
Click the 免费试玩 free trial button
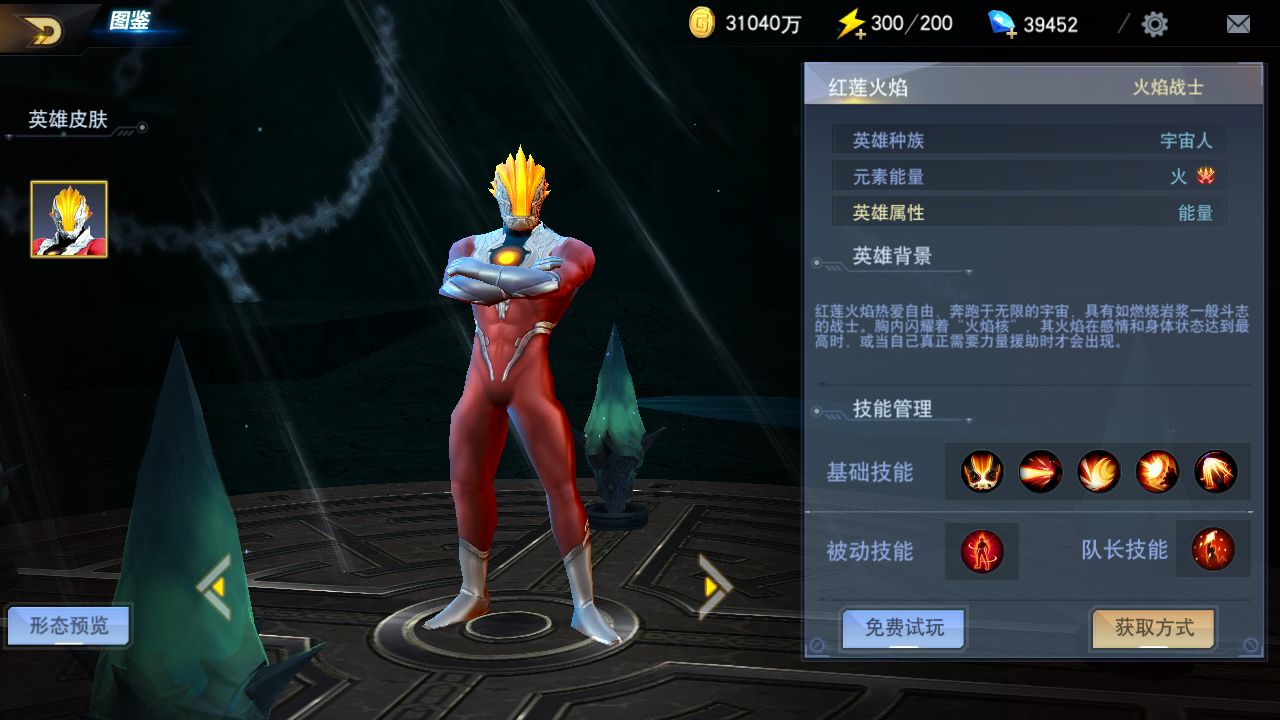click(x=904, y=628)
